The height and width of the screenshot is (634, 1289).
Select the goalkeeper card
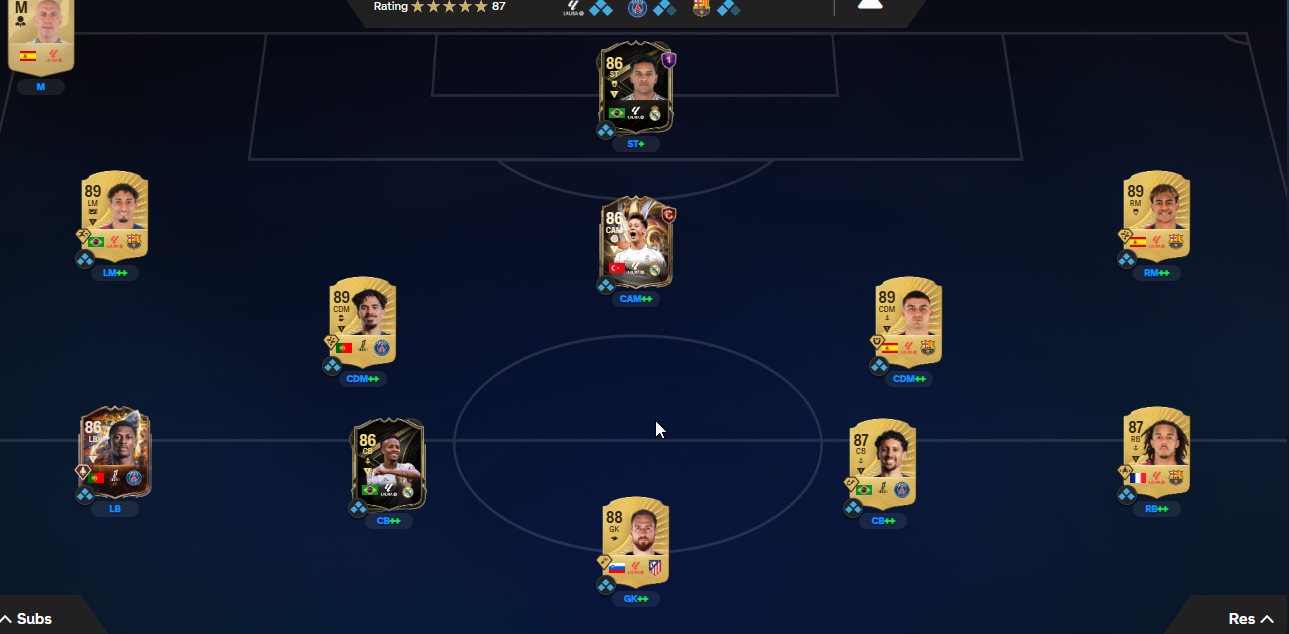(x=636, y=542)
